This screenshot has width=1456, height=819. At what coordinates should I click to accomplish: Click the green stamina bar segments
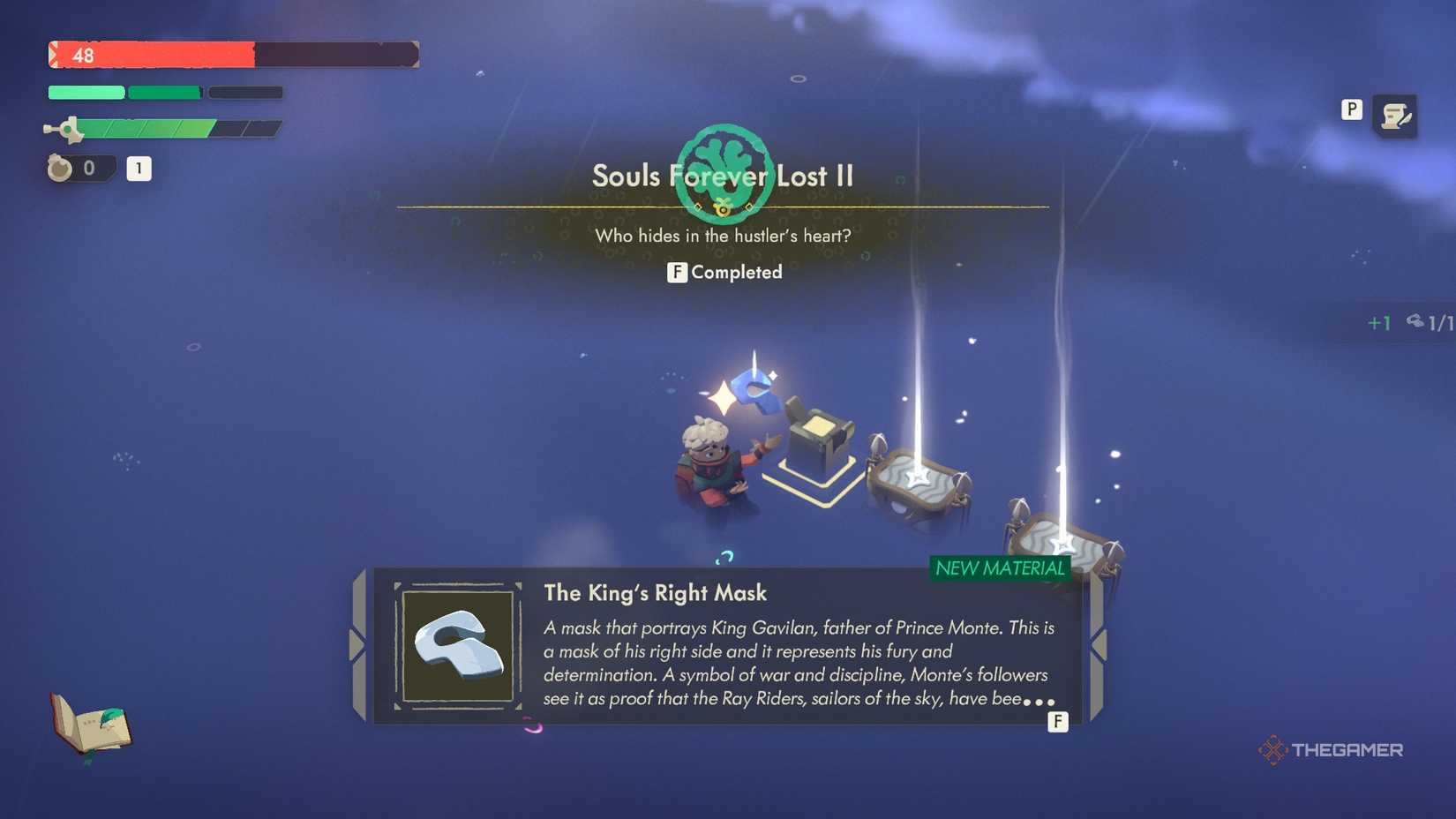coord(124,92)
